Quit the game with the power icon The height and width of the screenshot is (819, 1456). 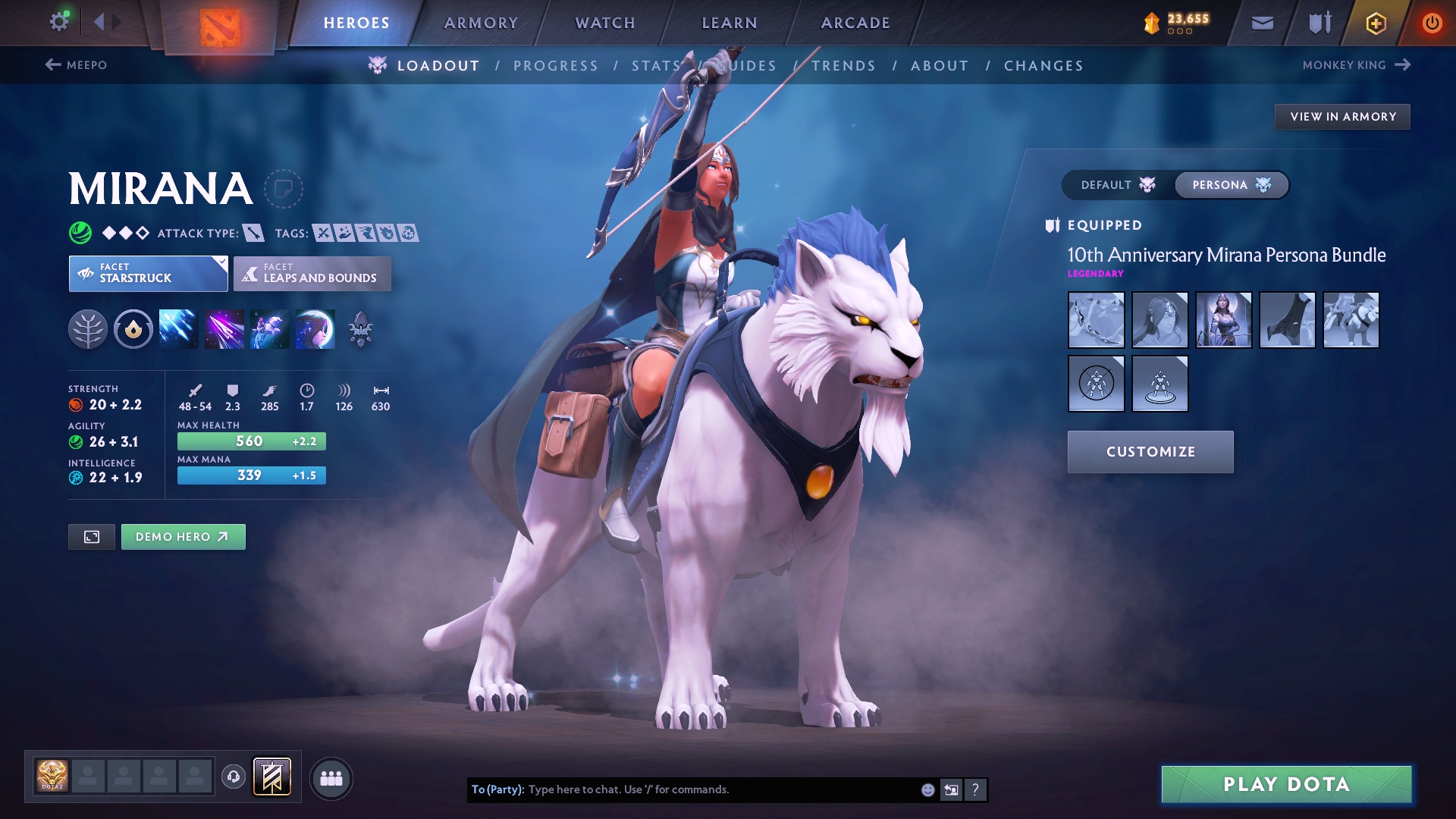pos(1432,23)
